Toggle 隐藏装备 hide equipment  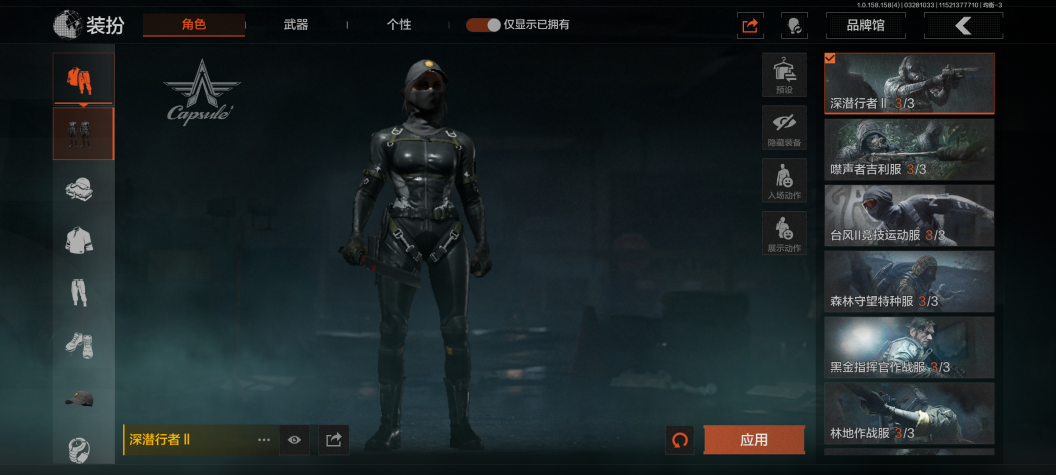tap(784, 128)
